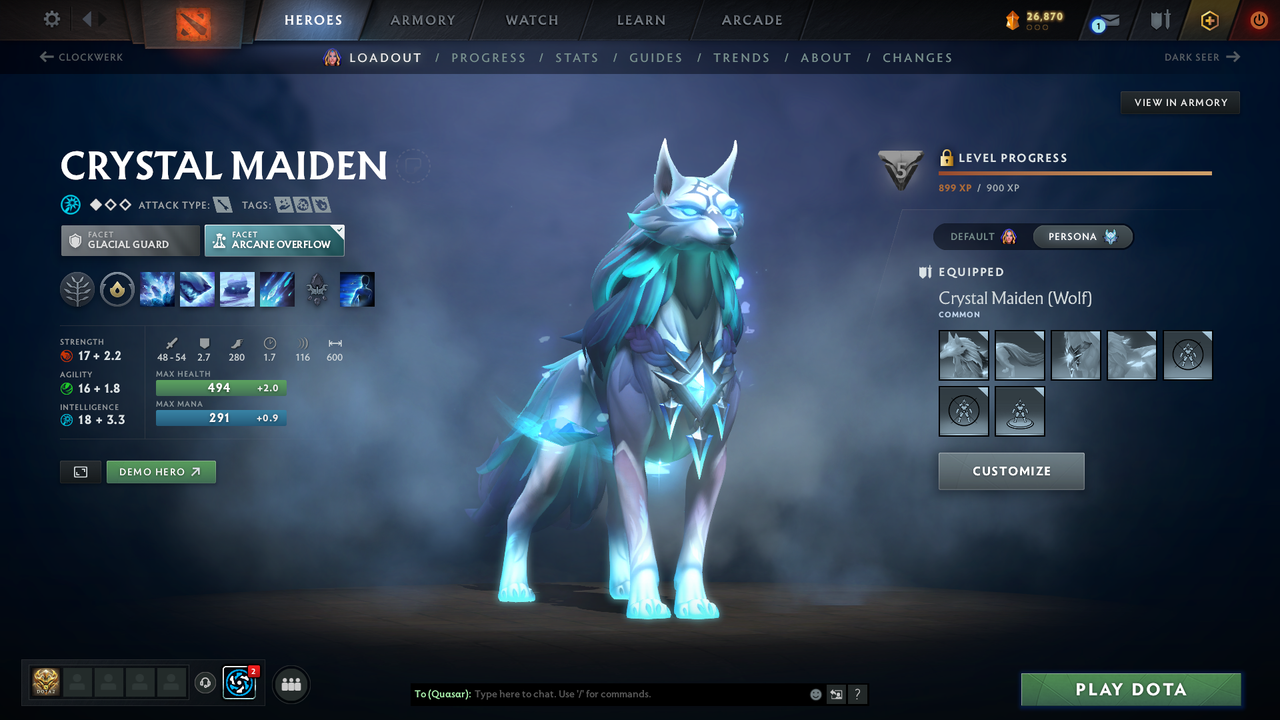The image size is (1280, 720).
Task: Switch to the Persona loadout toggle
Action: point(1083,236)
